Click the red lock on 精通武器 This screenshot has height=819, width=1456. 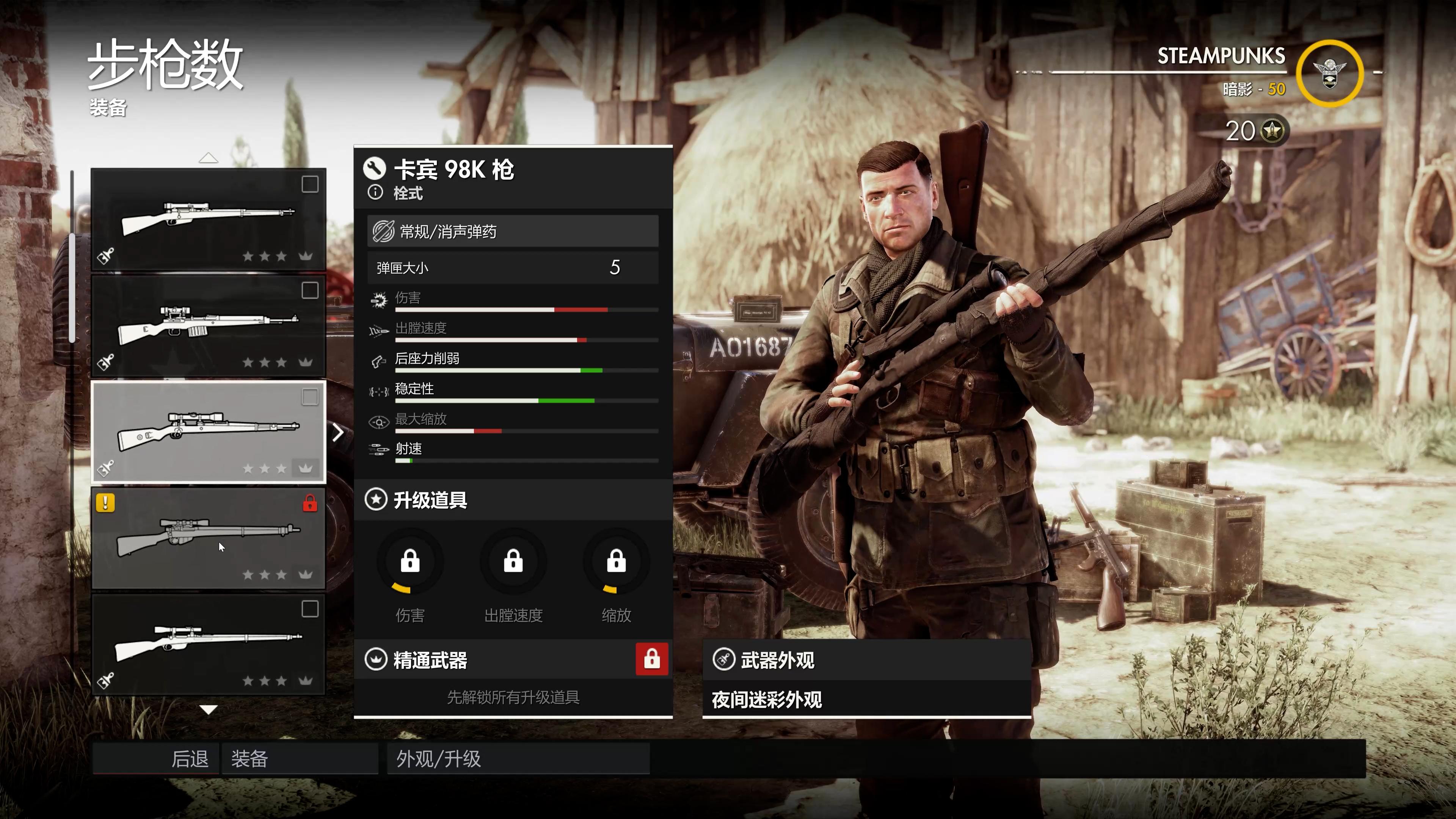(x=652, y=659)
